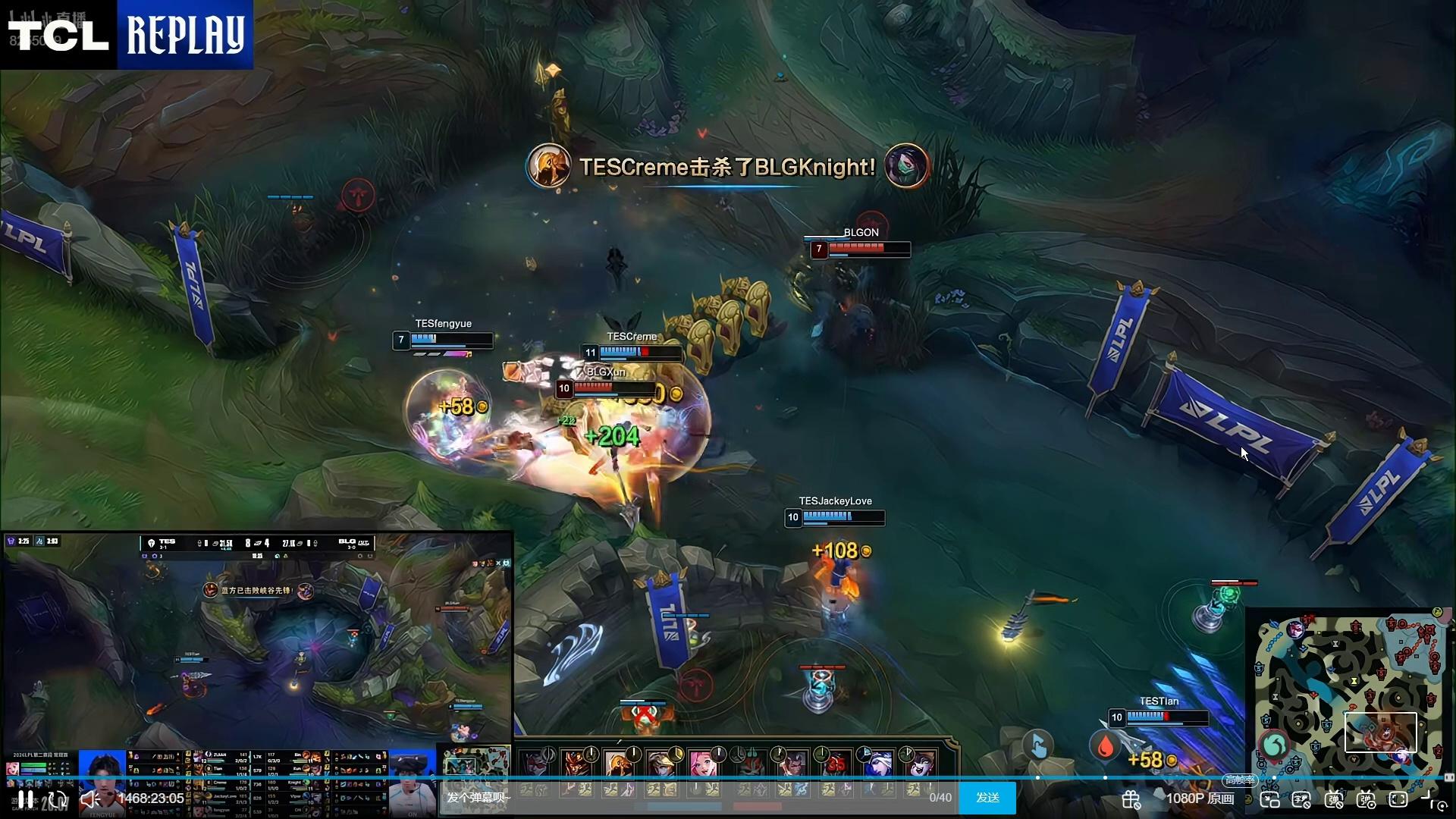Image resolution: width=1456 pixels, height=819 pixels.
Task: Send the comment with the blue 发送 button
Action: click(x=987, y=798)
